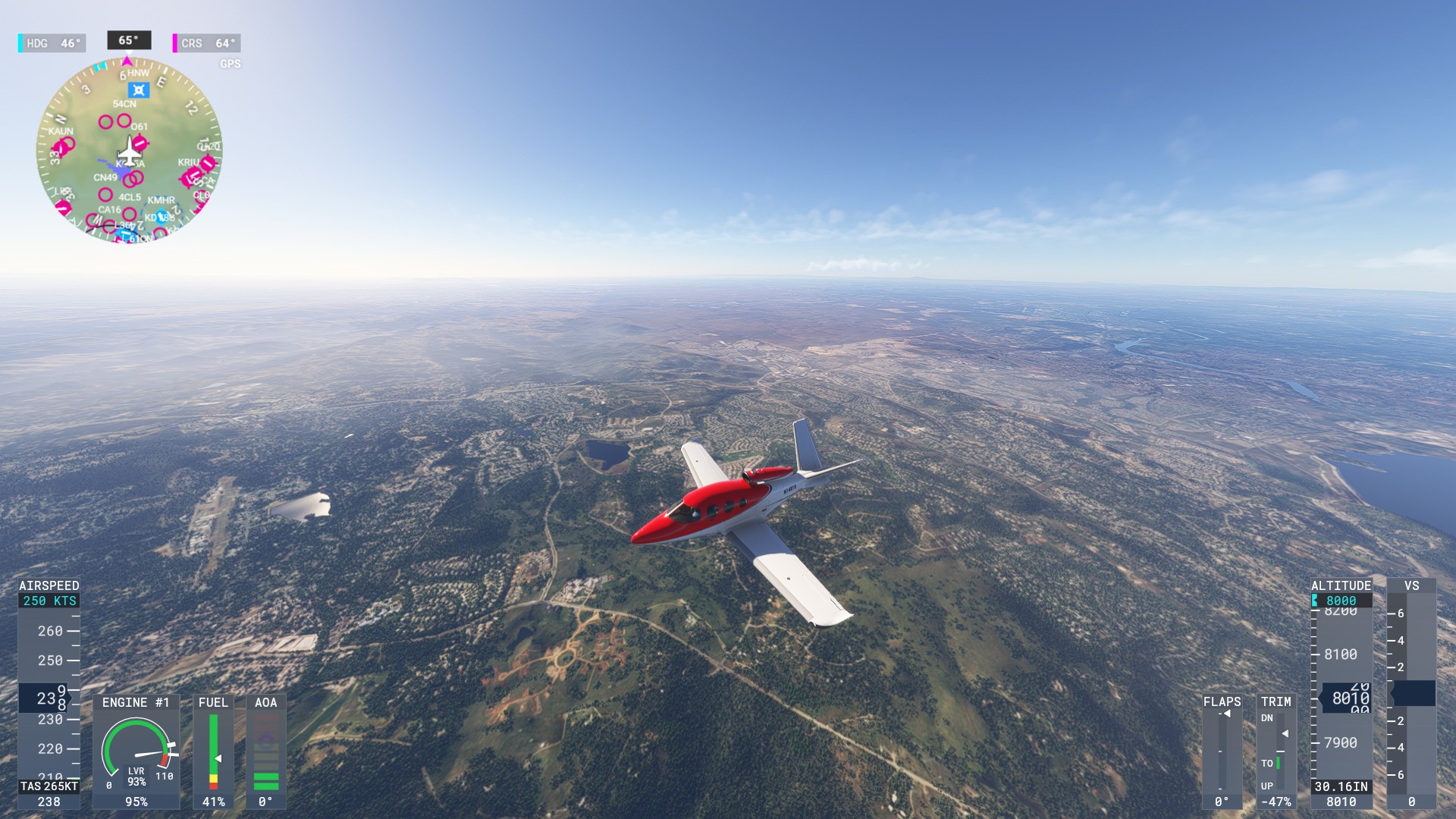Click the 30.16IN barometric pressure setting

click(1341, 786)
